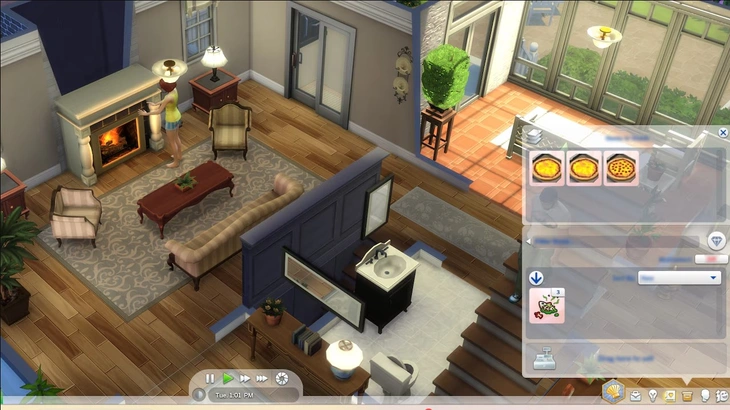Open the envelope icon panel
This screenshot has width=730, height=410.
(x=635, y=396)
